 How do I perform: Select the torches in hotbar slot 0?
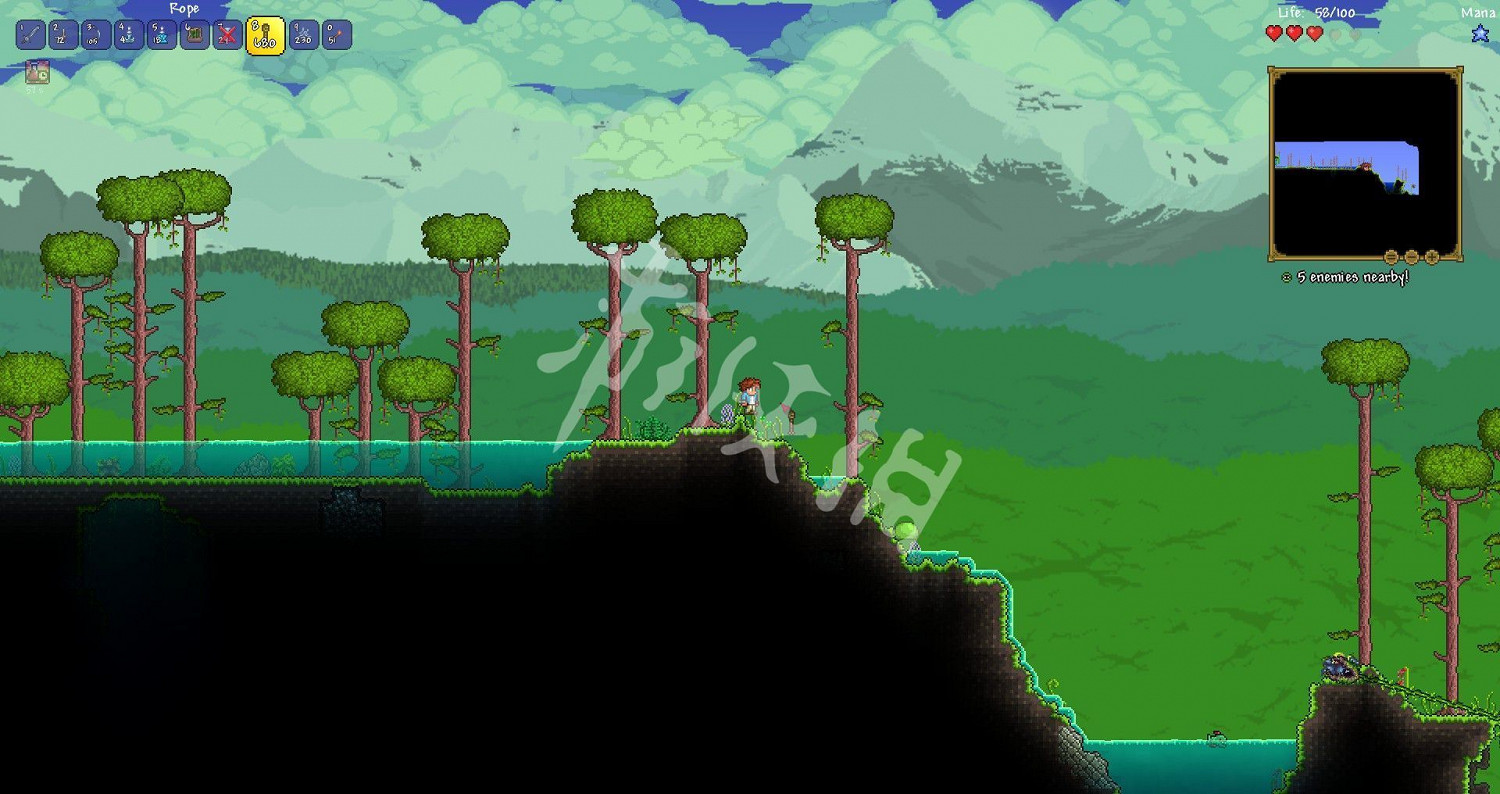tap(337, 34)
